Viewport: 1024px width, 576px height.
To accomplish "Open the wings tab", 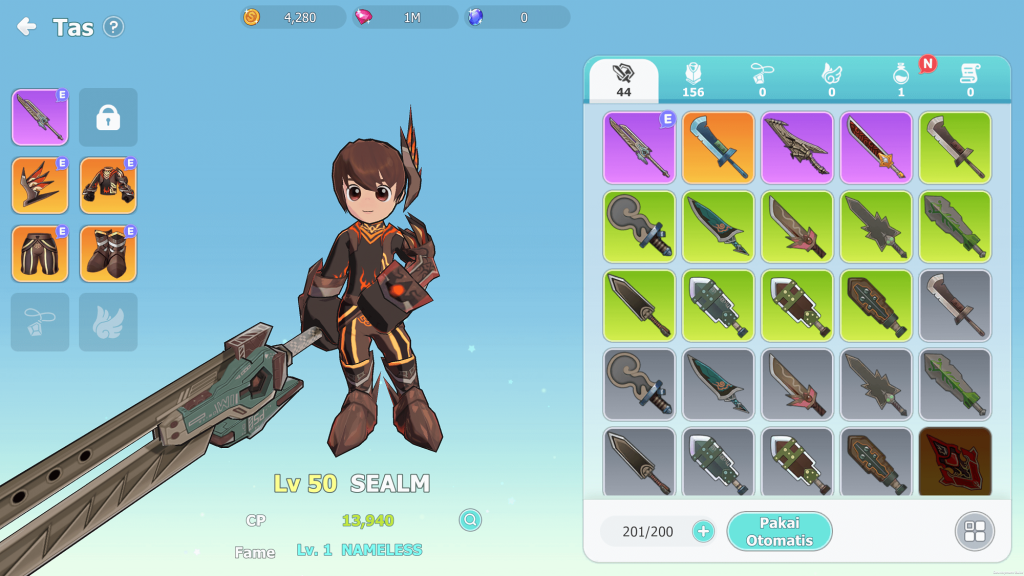I will point(831,80).
